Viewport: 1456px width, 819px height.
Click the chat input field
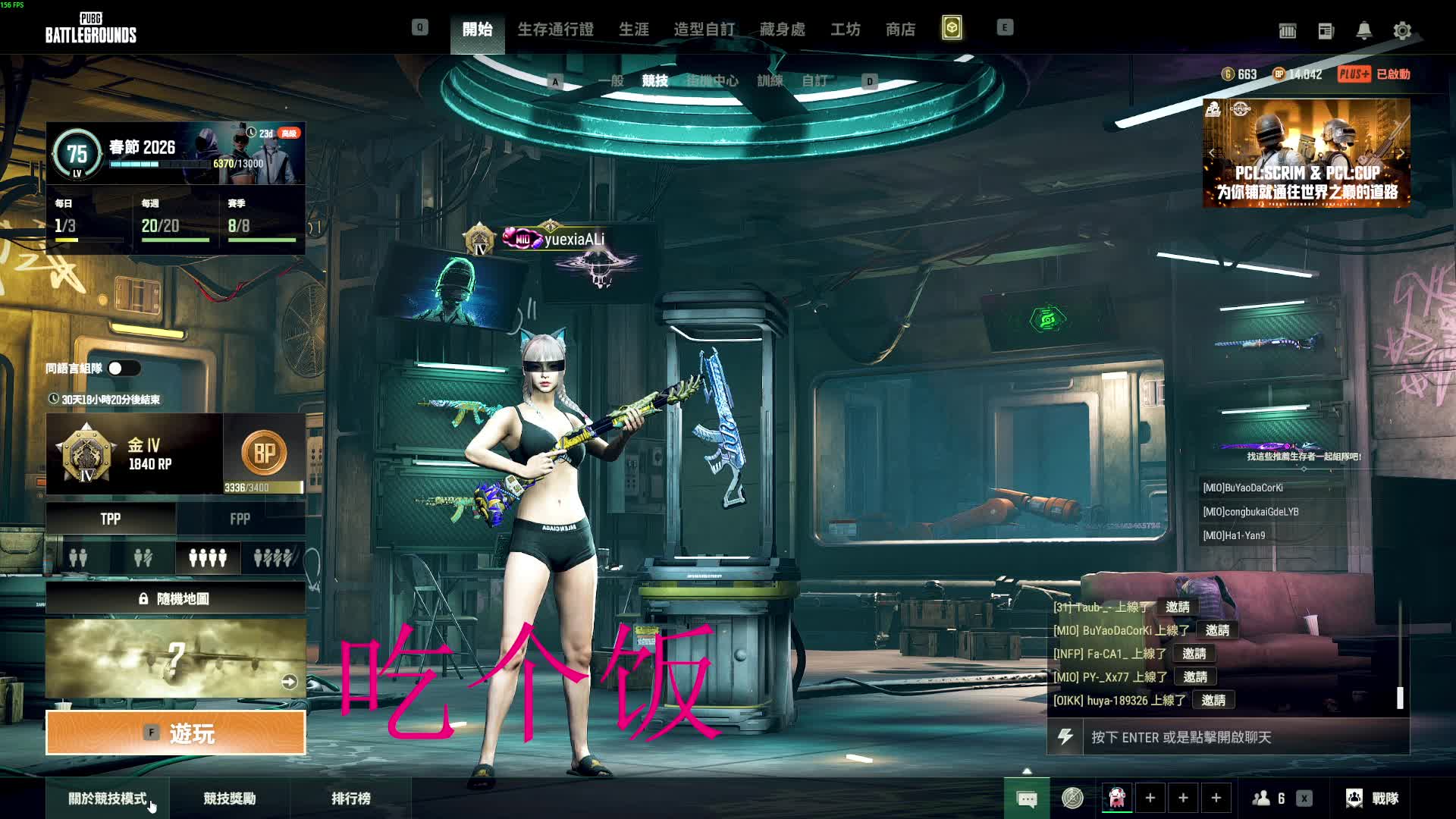click(x=1244, y=737)
